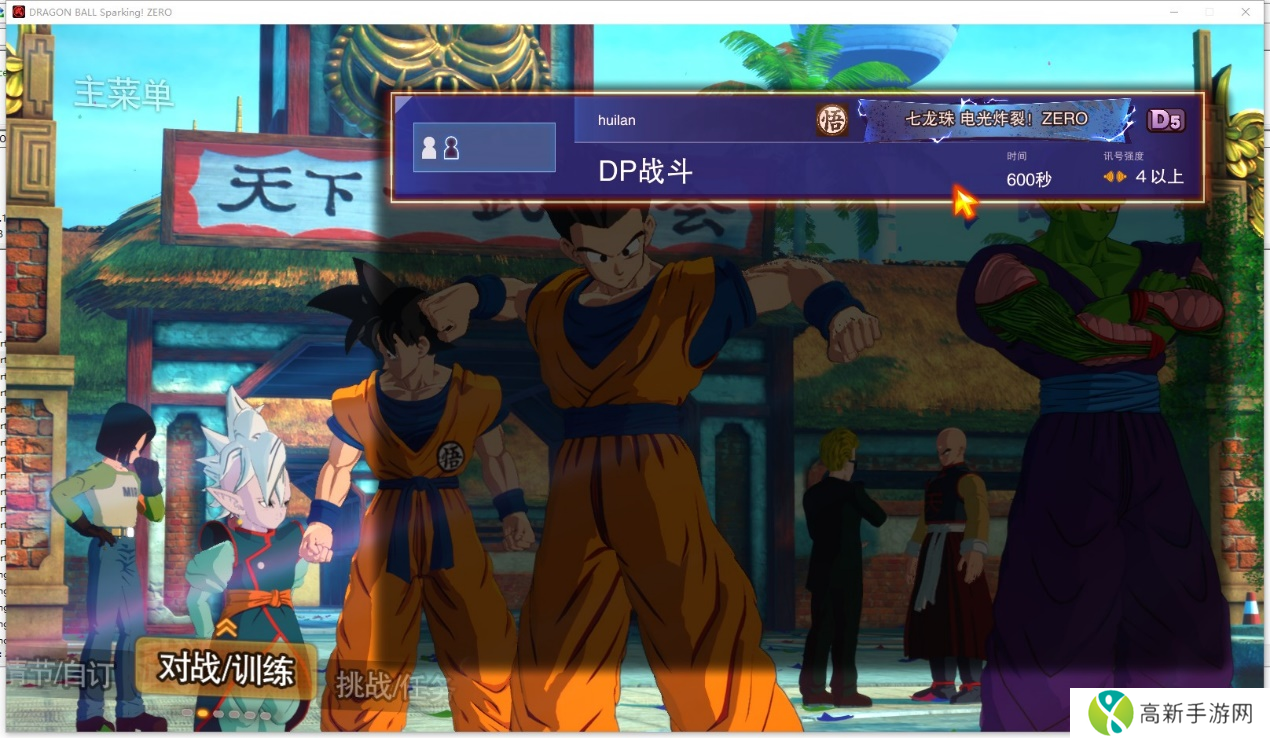Minimize the game window
This screenshot has height=738, width=1270.
point(1174,12)
